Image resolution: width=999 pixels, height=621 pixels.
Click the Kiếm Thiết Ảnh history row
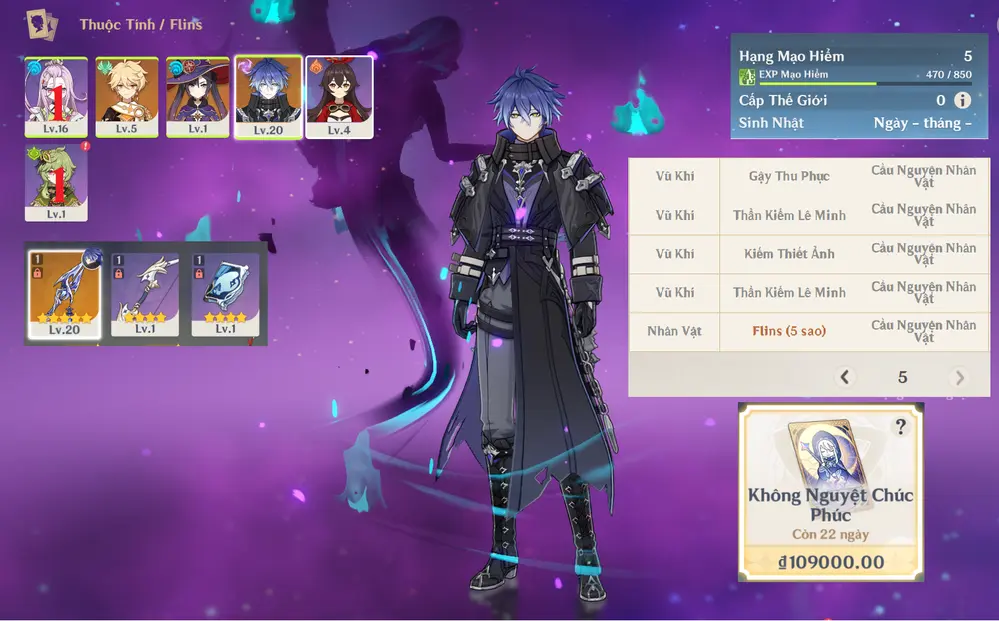789,254
